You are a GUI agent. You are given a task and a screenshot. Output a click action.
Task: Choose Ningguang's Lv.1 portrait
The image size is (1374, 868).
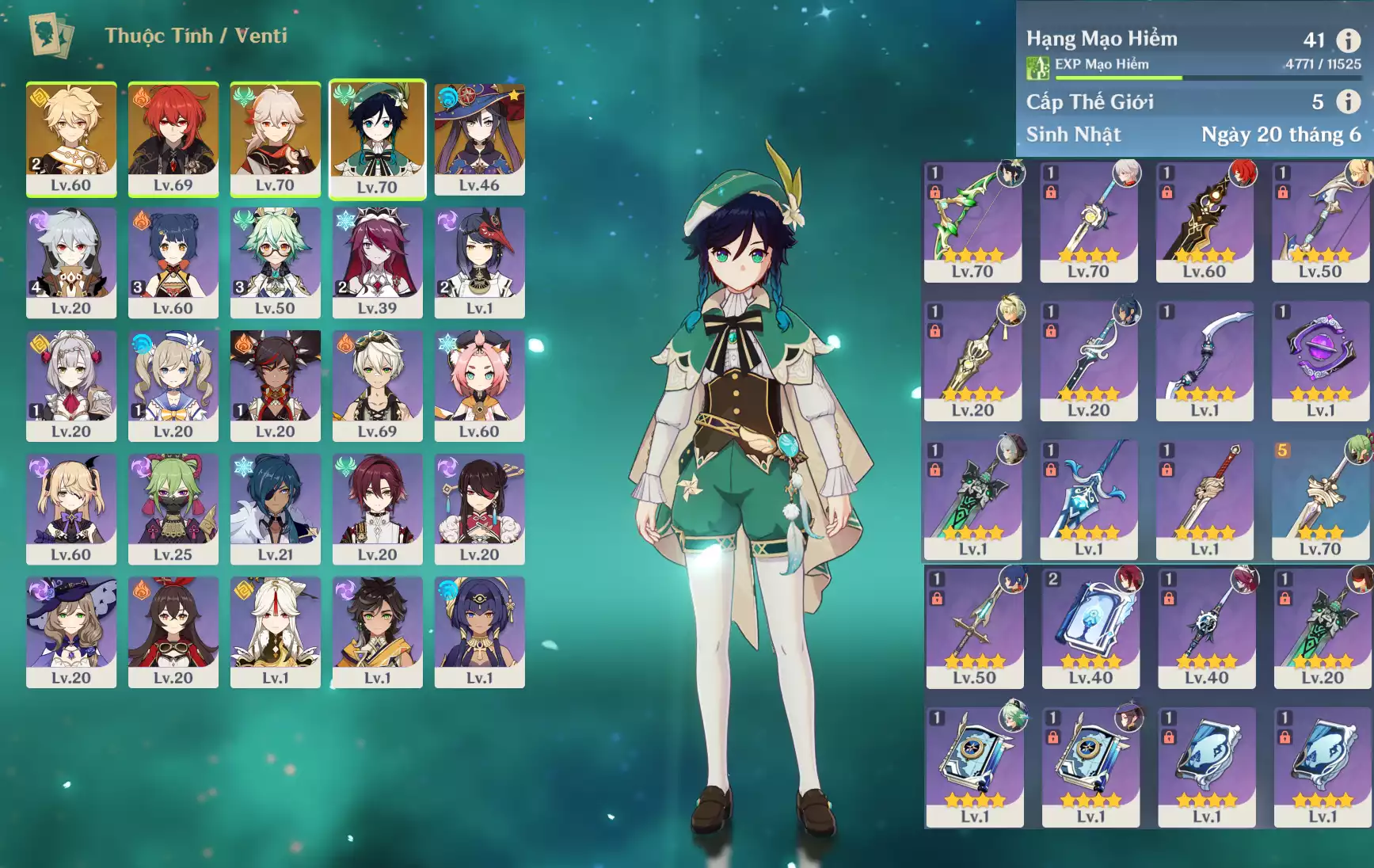[x=275, y=631]
